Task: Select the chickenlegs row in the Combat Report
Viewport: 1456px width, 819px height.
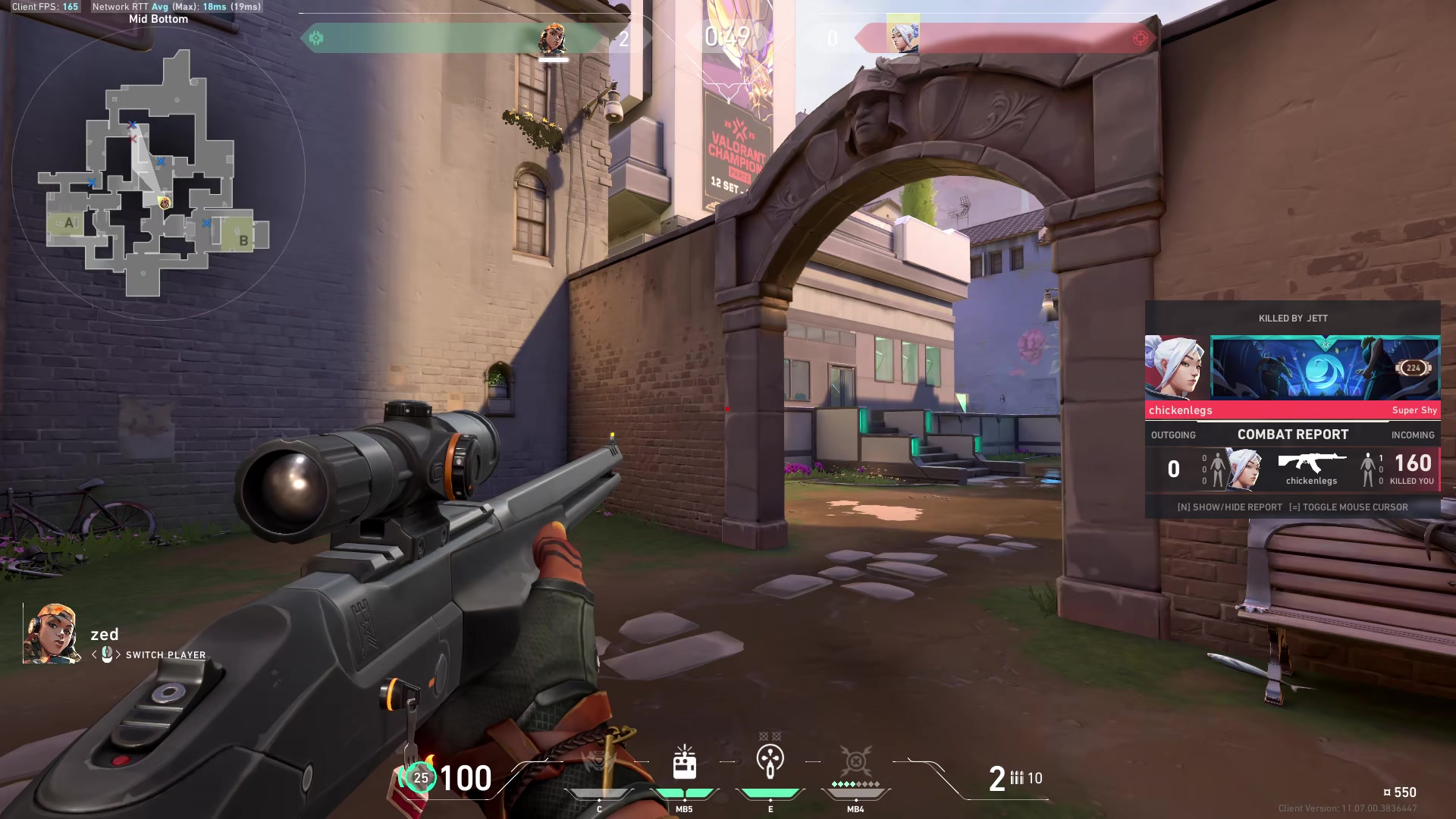Action: [1292, 469]
